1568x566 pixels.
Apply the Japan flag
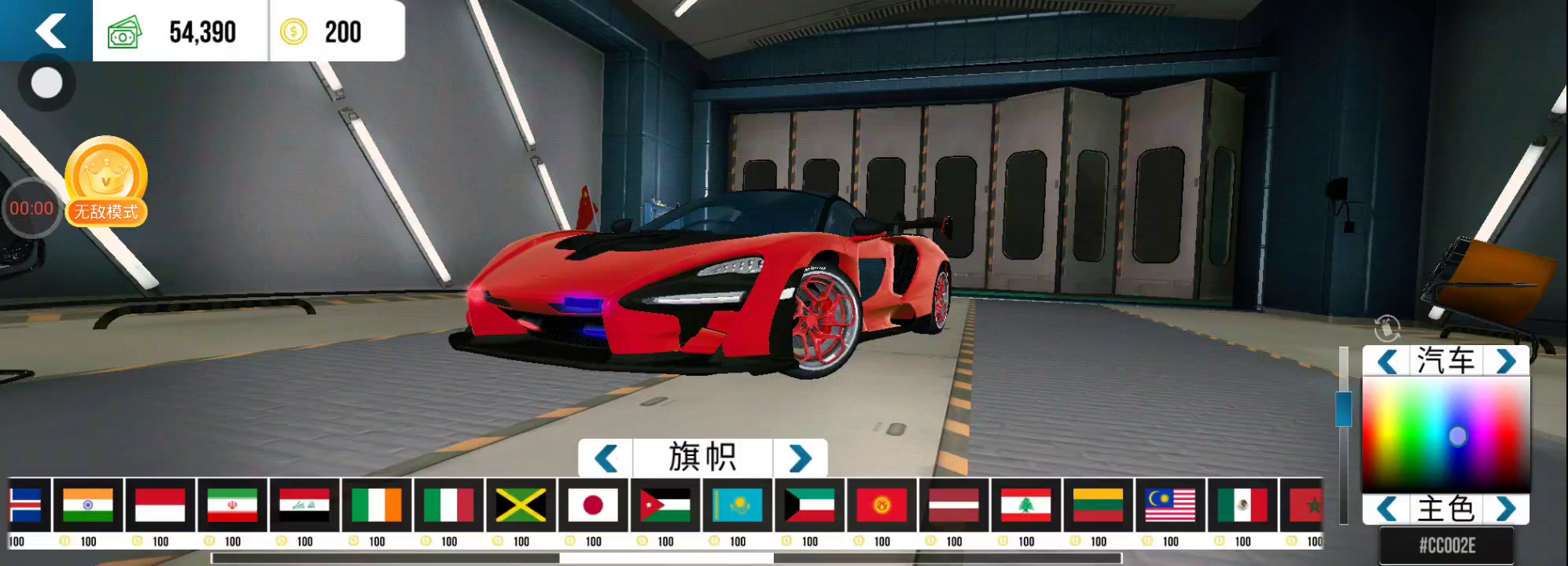(593, 505)
